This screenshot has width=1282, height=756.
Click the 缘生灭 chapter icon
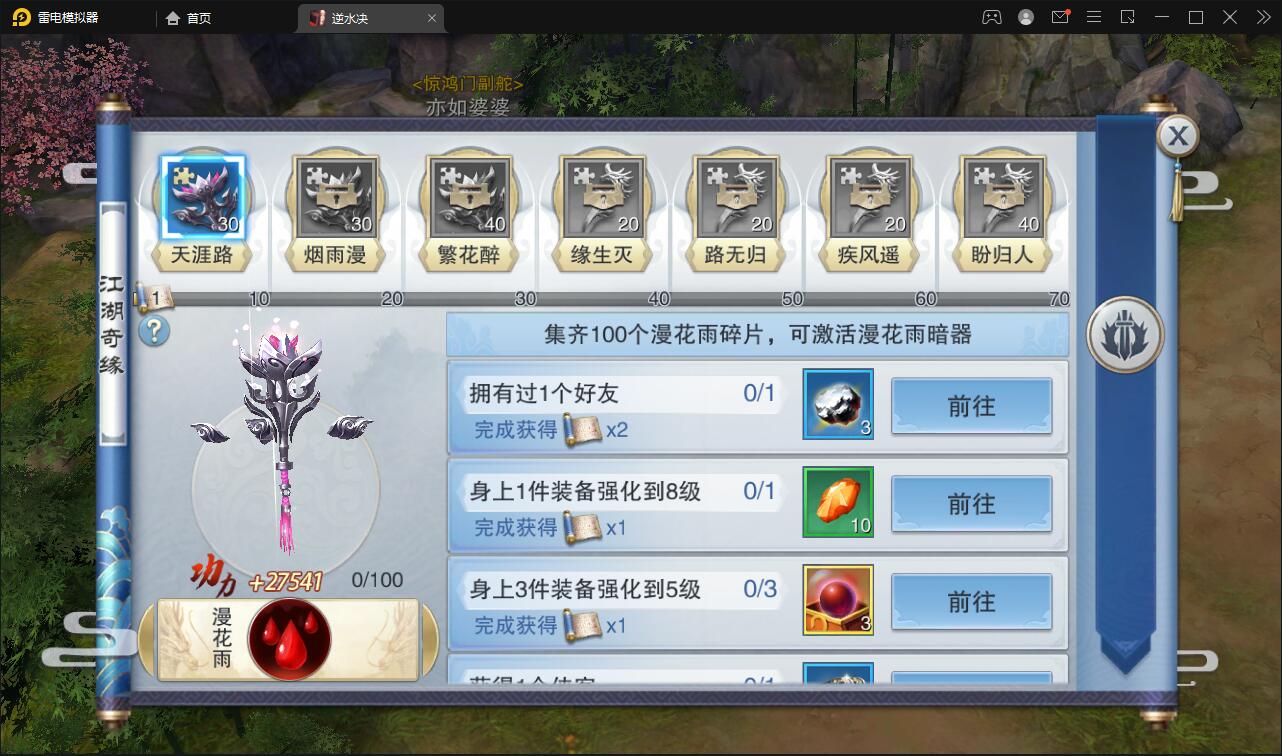[602, 197]
